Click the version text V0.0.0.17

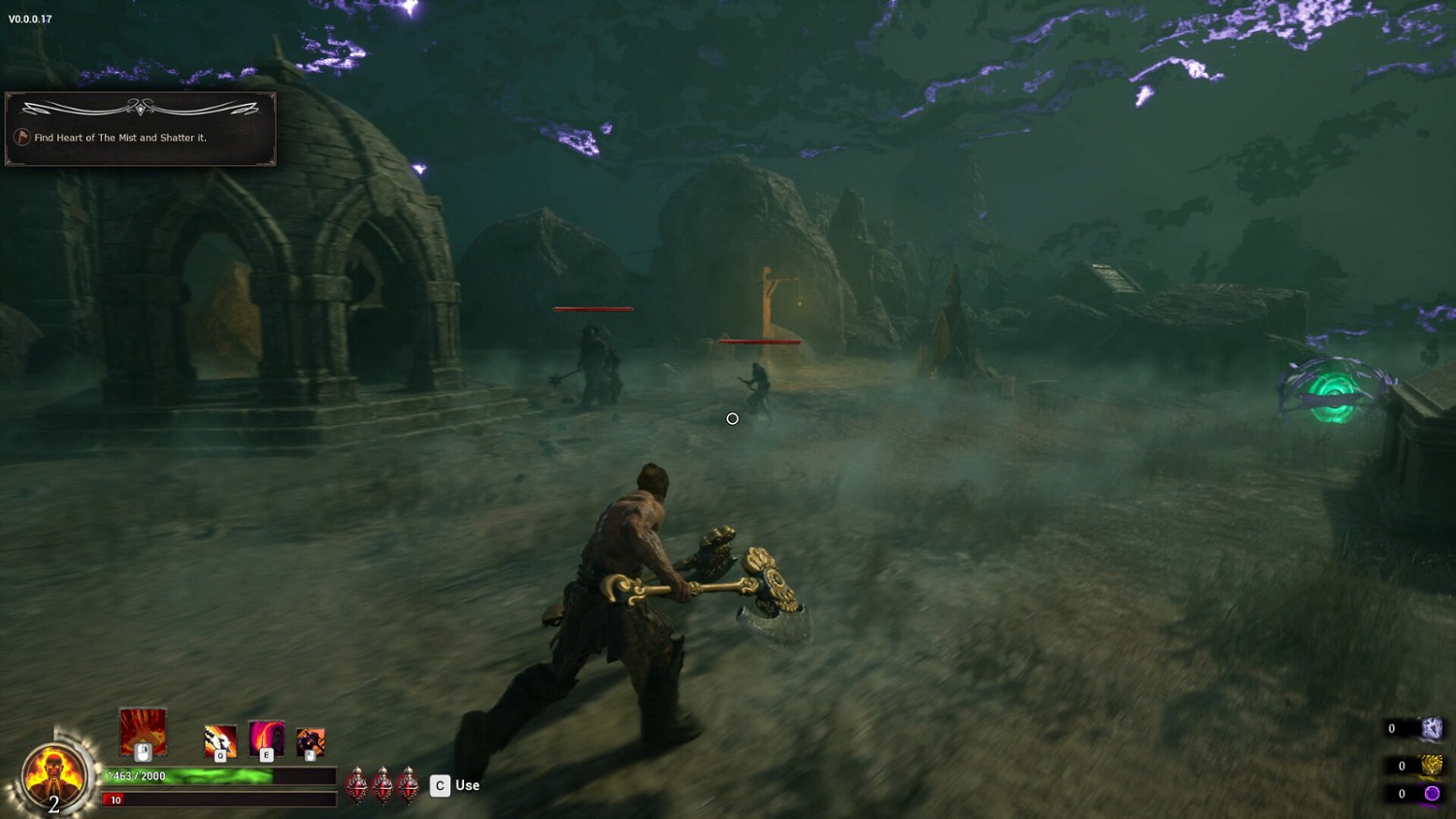coord(32,16)
